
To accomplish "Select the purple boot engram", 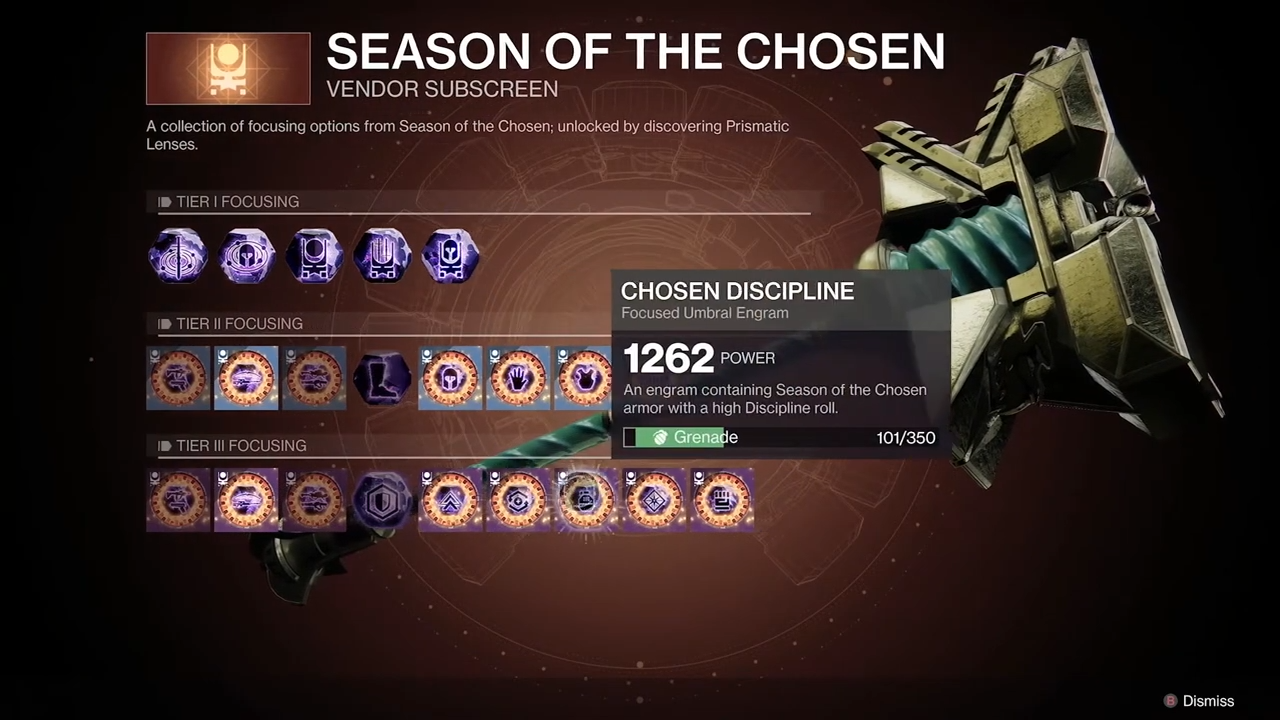I will pyautogui.click(x=383, y=378).
